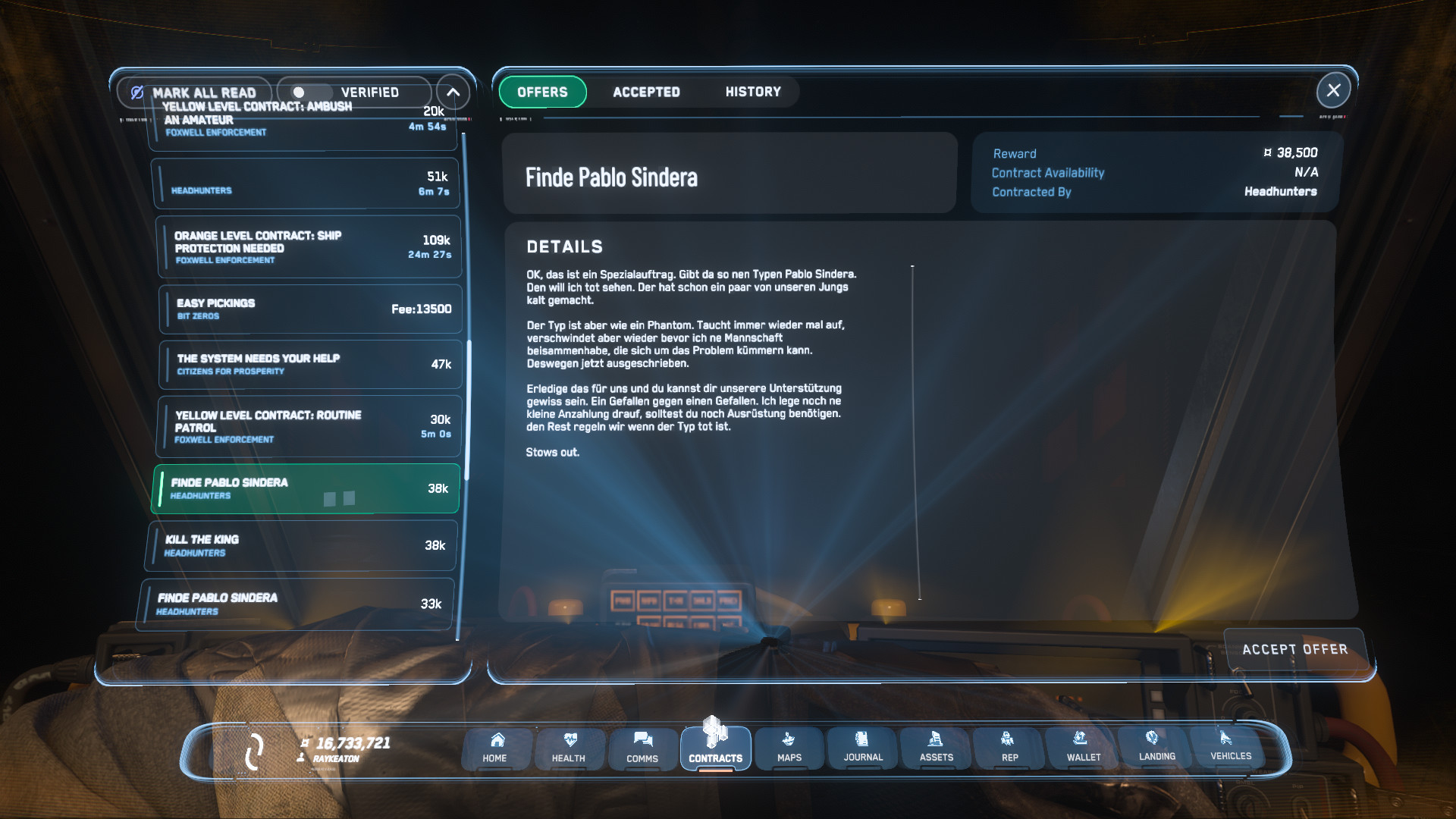The height and width of the screenshot is (819, 1456).
Task: Open the Wallet app
Action: pos(1083,748)
